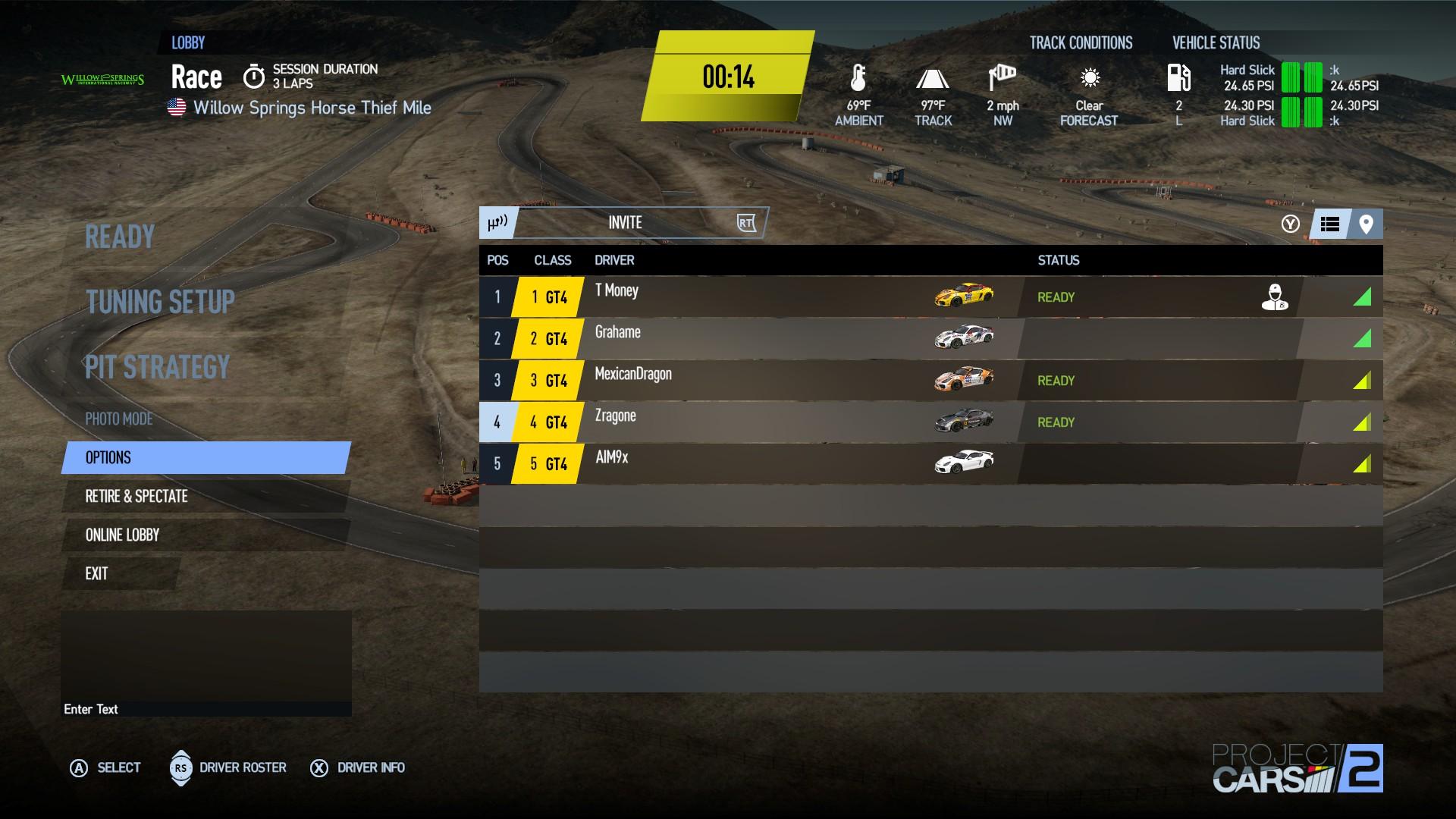Open Pit Strategy settings
The image size is (1456, 819).
click(157, 368)
